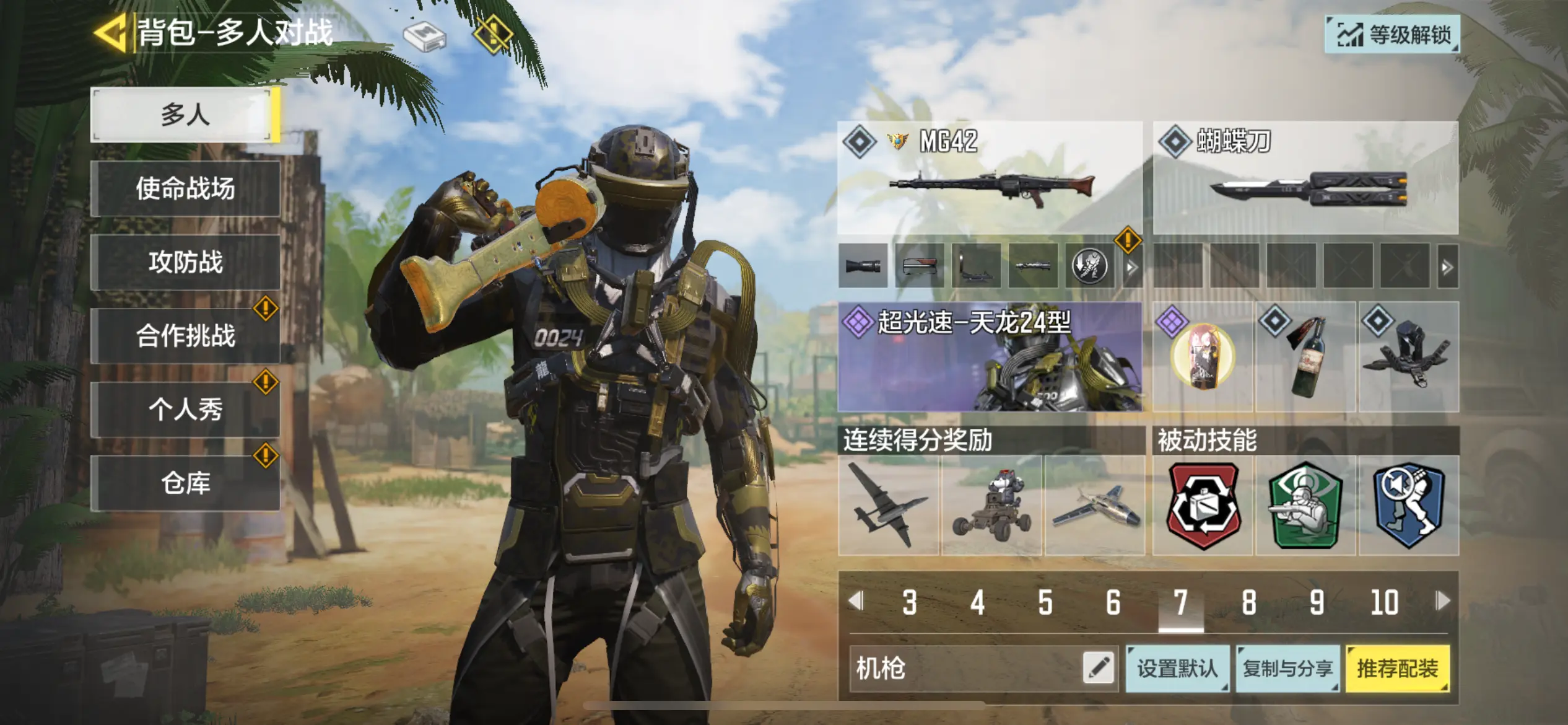Choose the red passive skill badge

[1203, 506]
